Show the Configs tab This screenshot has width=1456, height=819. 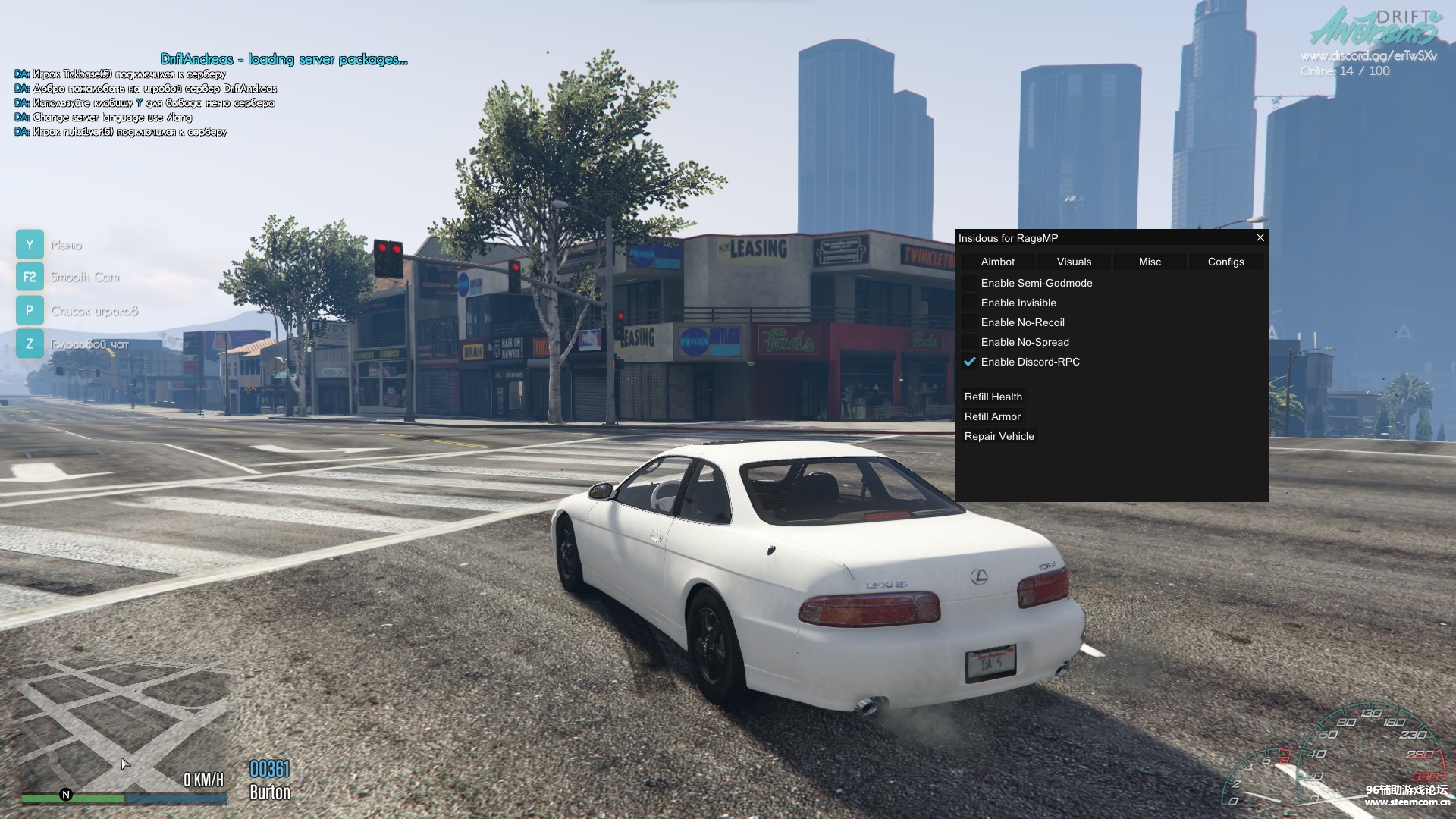coord(1225,262)
